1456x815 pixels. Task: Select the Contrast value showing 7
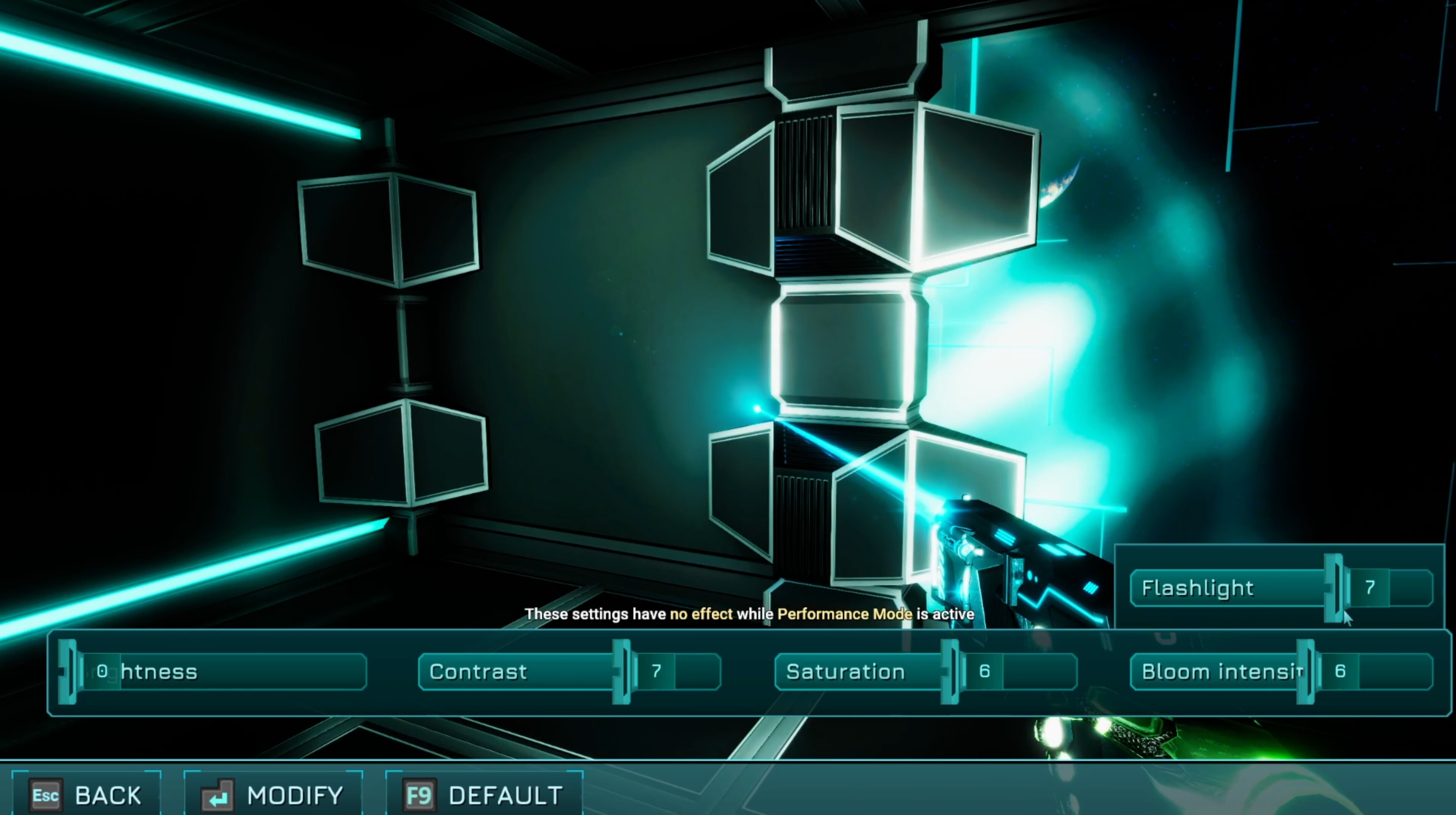[657, 672]
